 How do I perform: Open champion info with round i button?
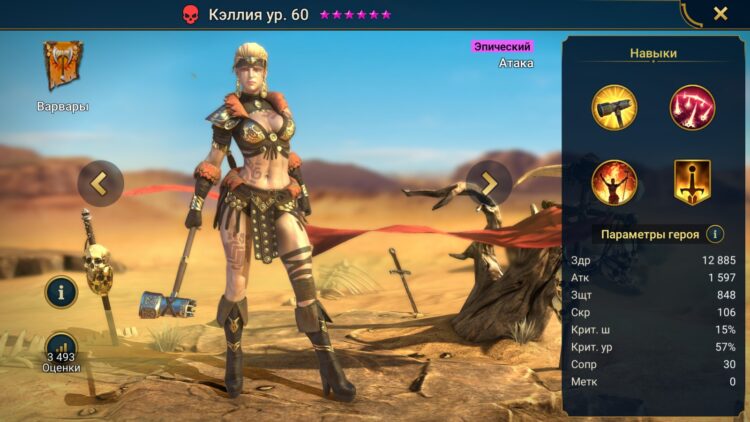click(61, 292)
